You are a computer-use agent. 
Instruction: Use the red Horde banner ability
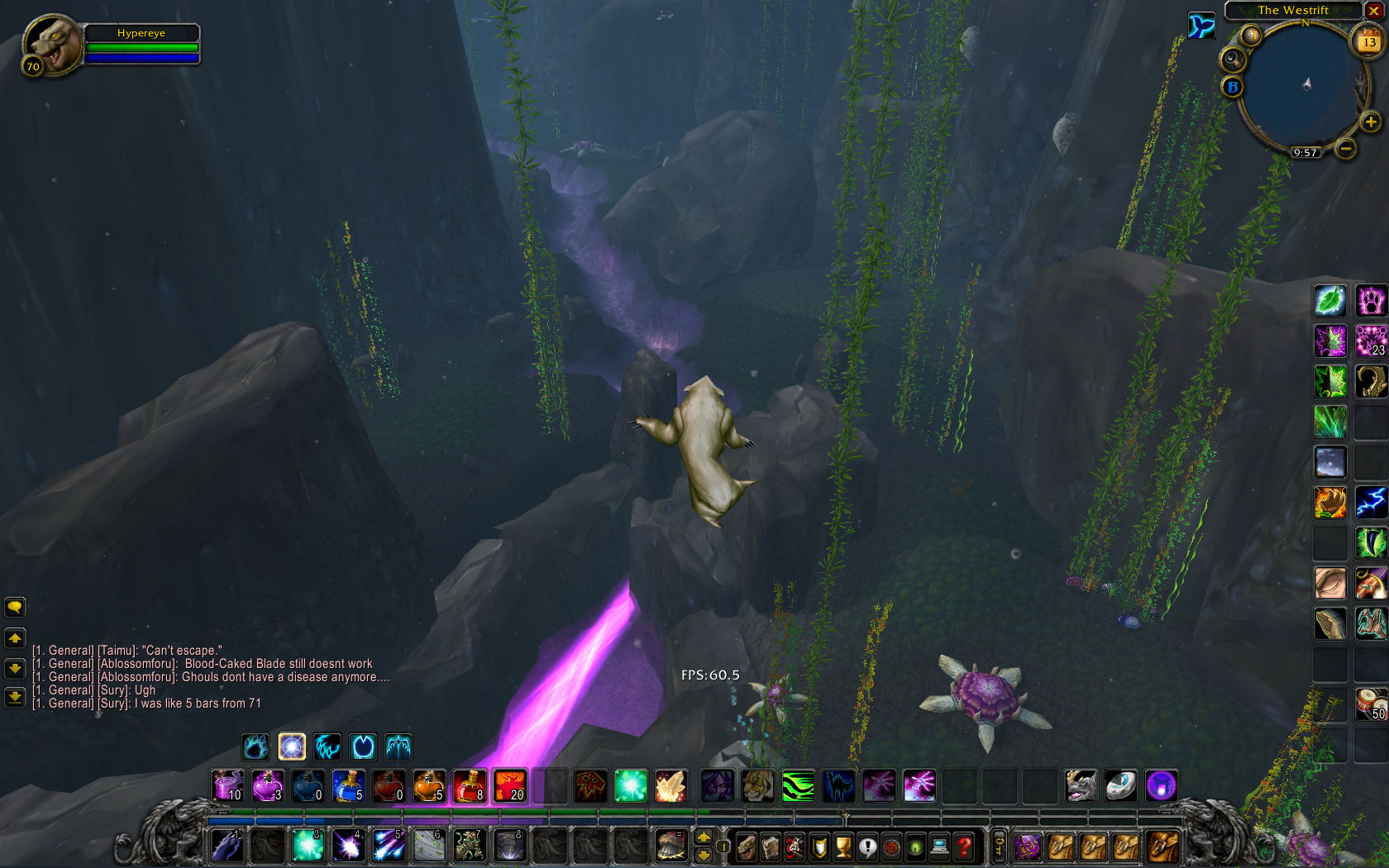click(x=590, y=785)
